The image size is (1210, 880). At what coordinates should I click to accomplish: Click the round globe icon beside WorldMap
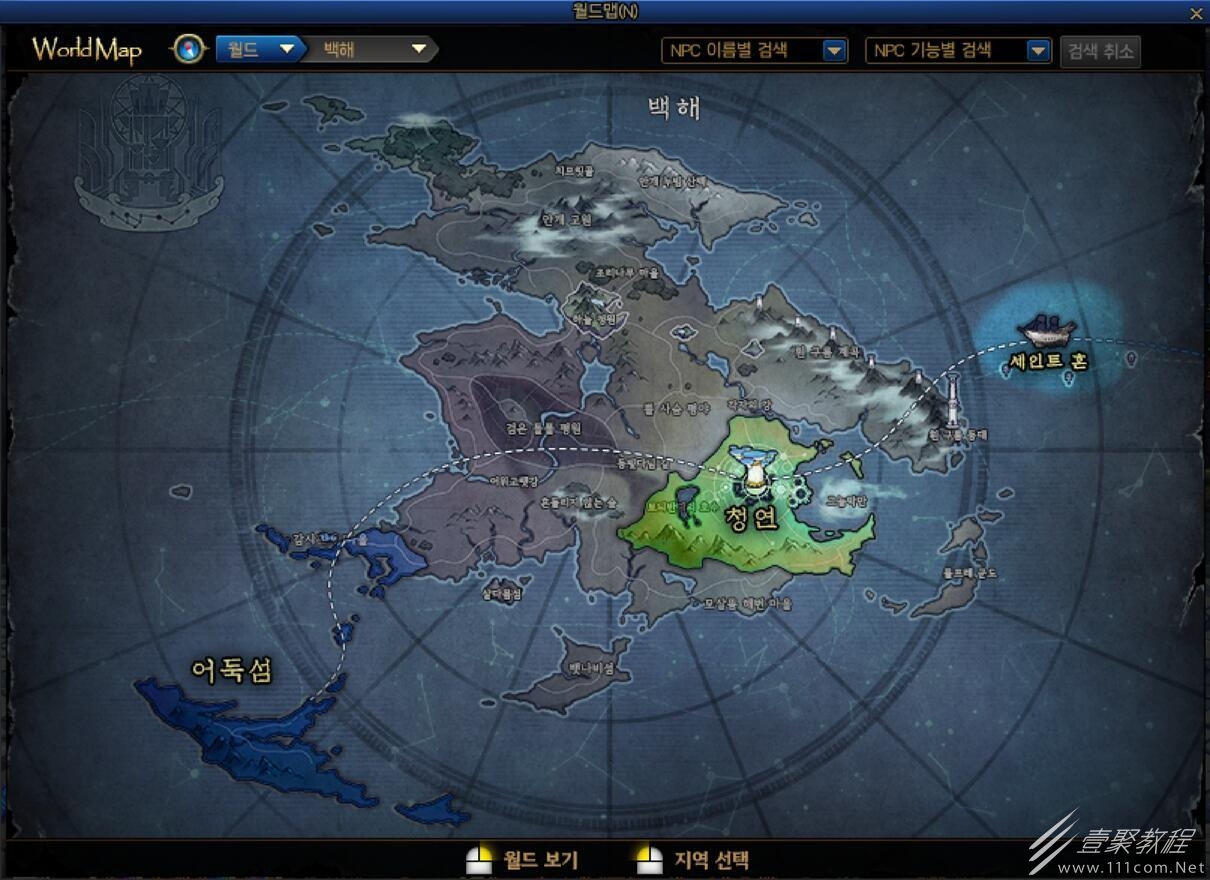[188, 49]
